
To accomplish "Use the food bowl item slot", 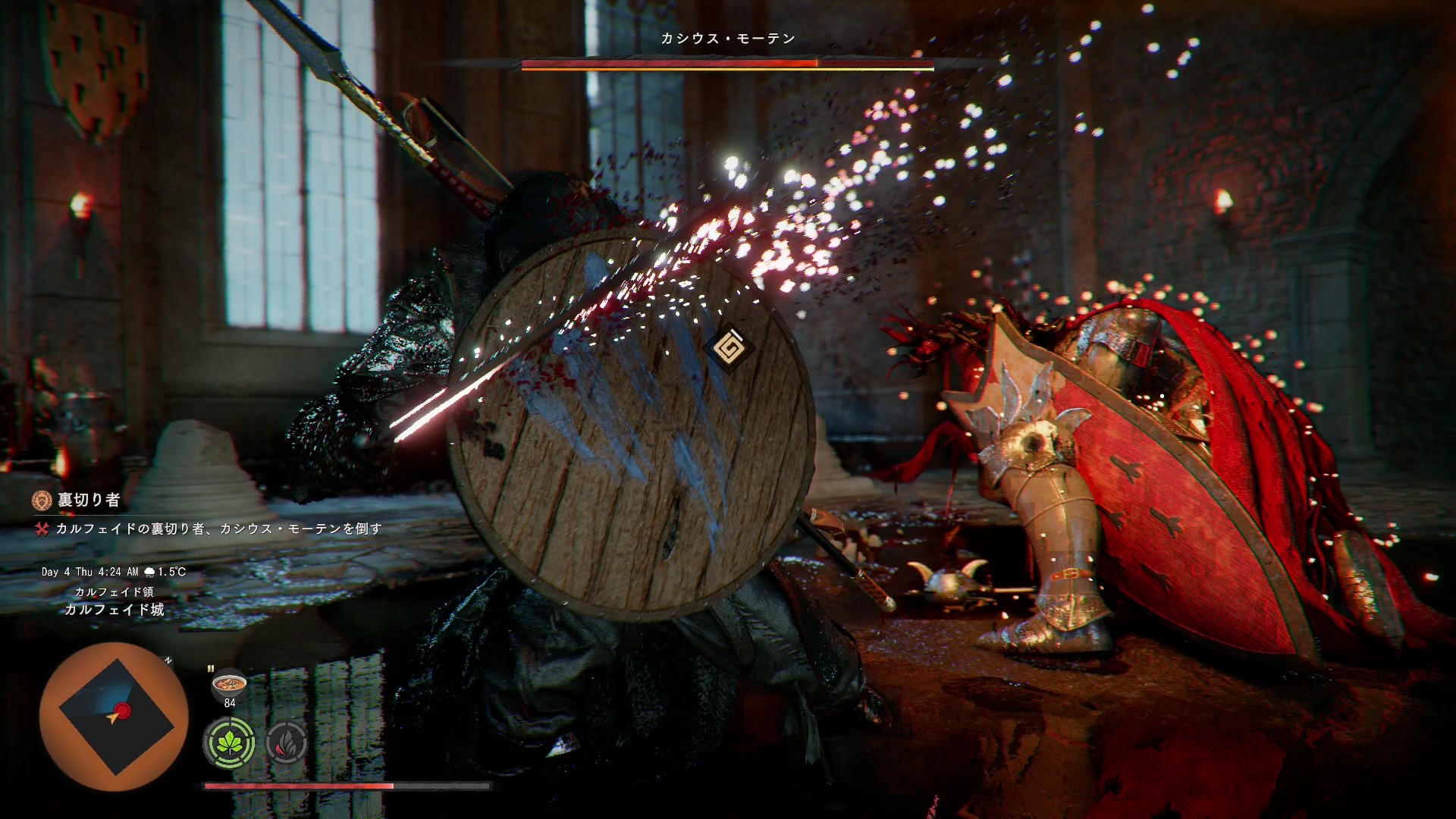I will [229, 683].
